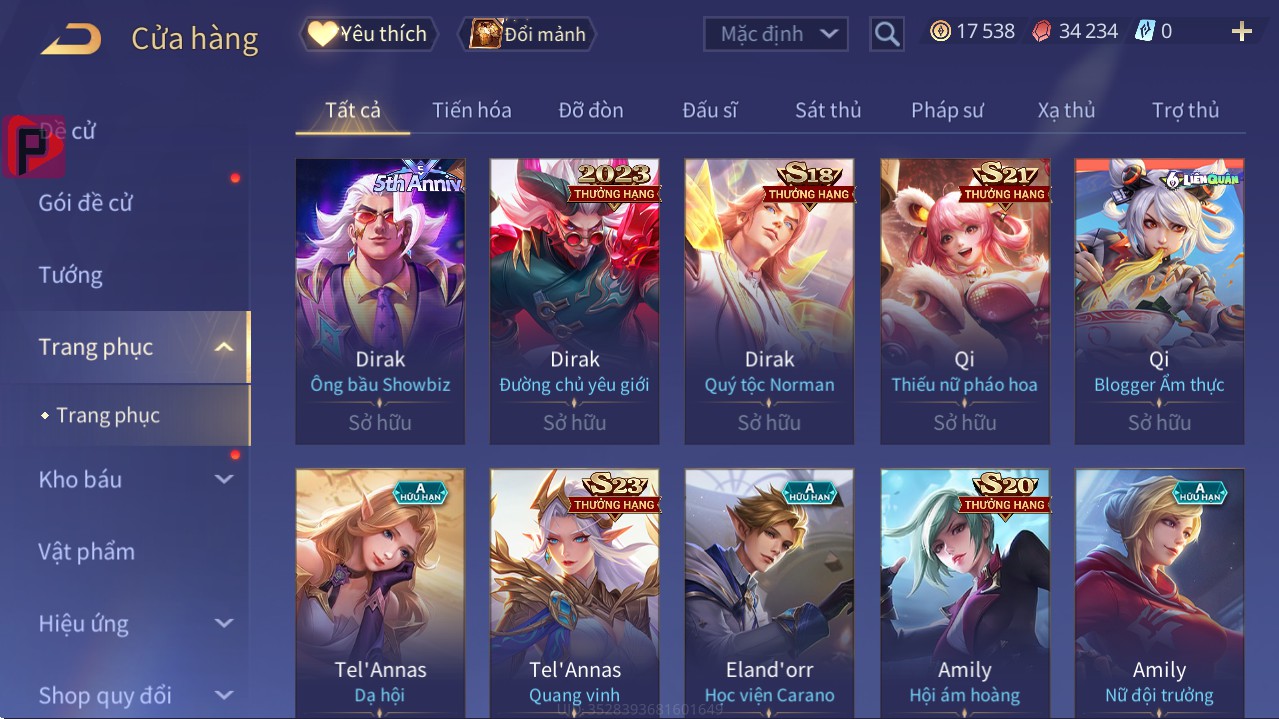
Task: Open Gói đề cử in the sidebar
Action: (x=86, y=203)
